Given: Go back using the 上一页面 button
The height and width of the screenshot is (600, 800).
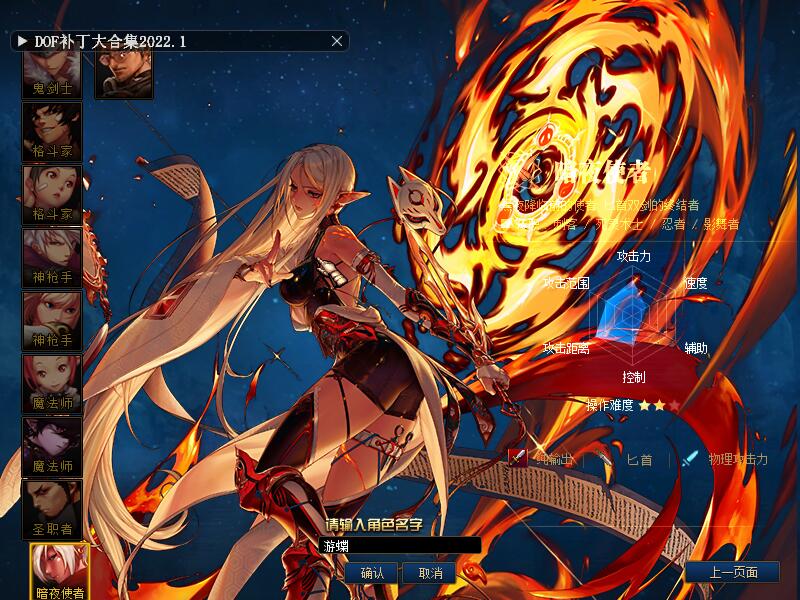Looking at the screenshot, I should click(x=733, y=573).
